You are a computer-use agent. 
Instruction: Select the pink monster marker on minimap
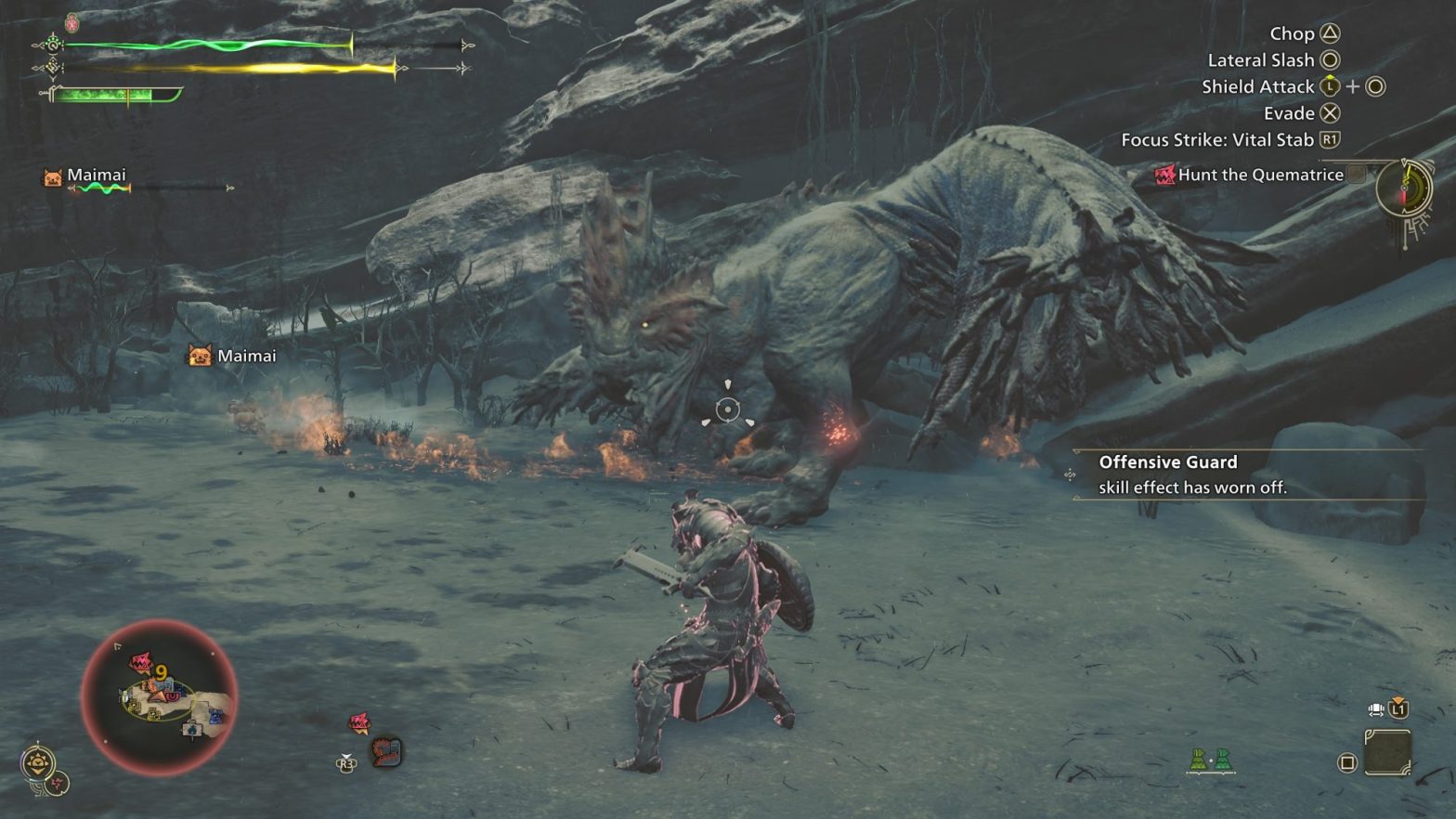[140, 663]
